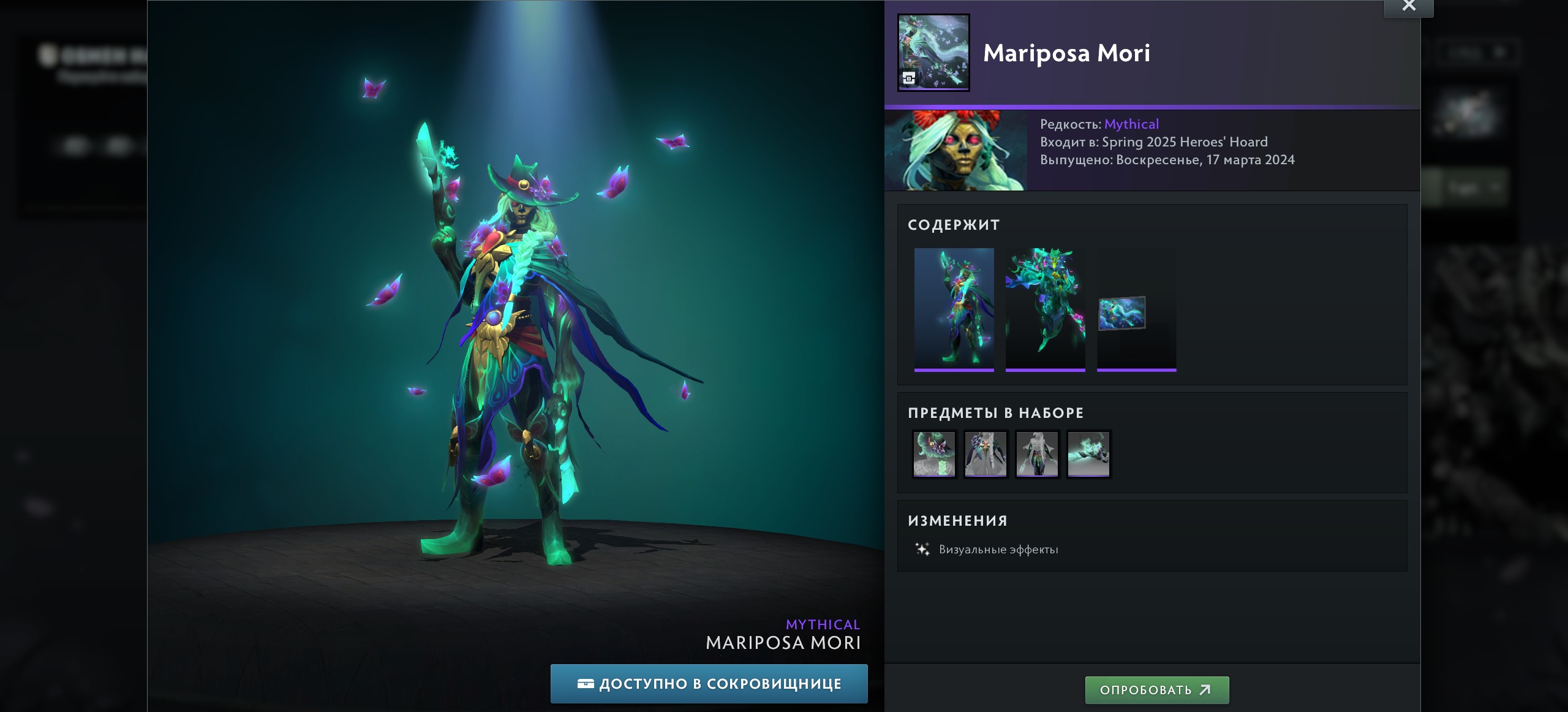Image resolution: width=1568 pixels, height=712 pixels.
Task: Choose the leg skirt set item
Action: tap(1037, 454)
